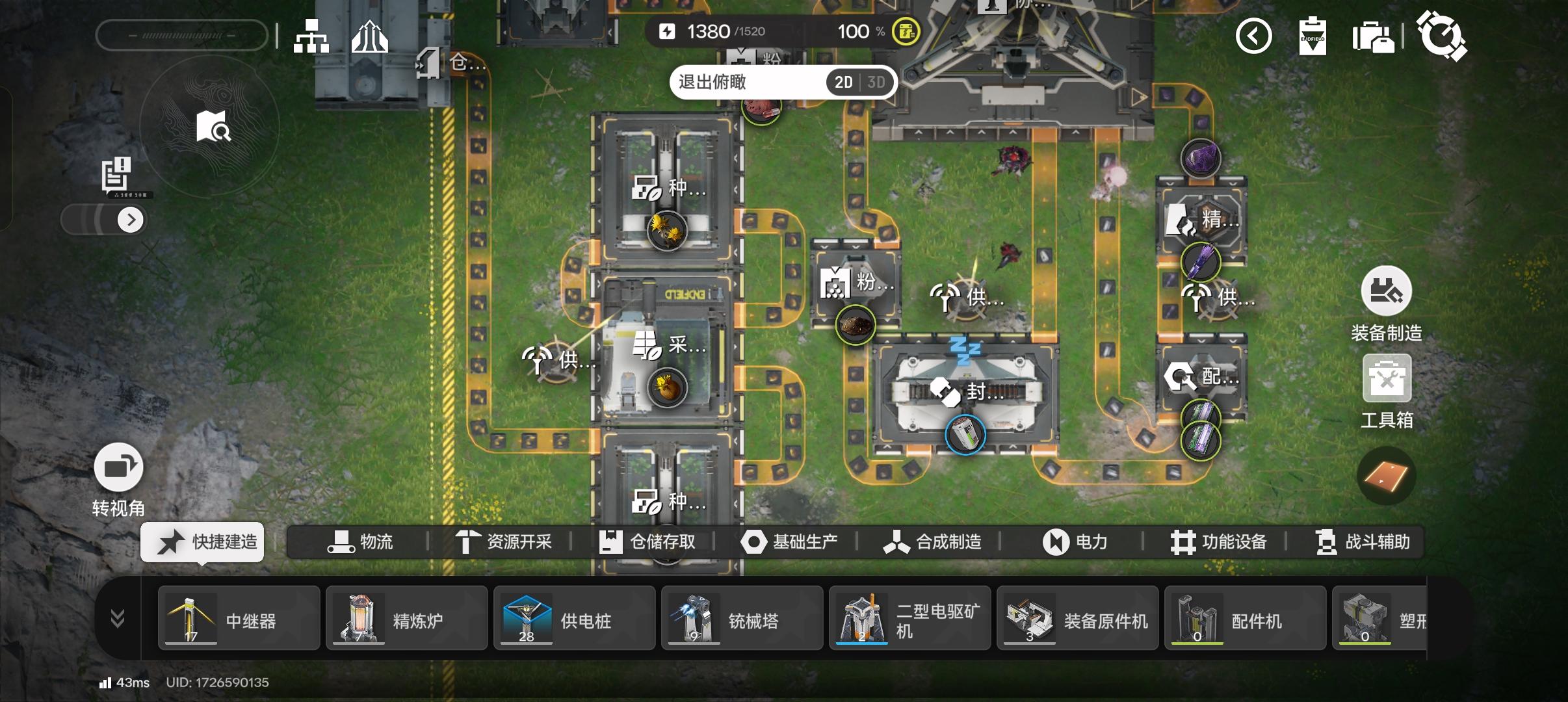Switch to the 物流 logistics category tab
1568x702 pixels.
point(364,541)
